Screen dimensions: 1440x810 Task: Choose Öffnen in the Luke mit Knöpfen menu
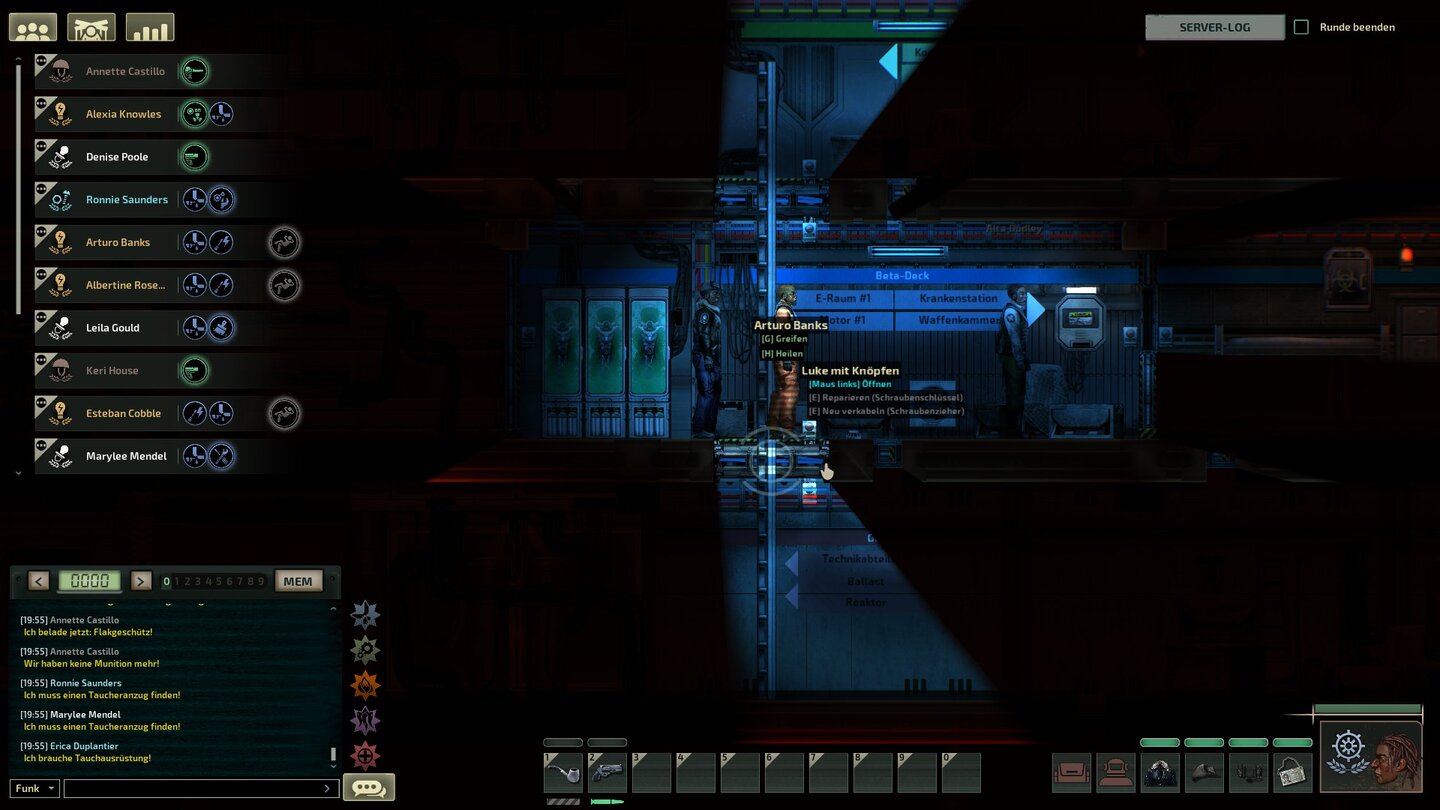[x=850, y=383]
